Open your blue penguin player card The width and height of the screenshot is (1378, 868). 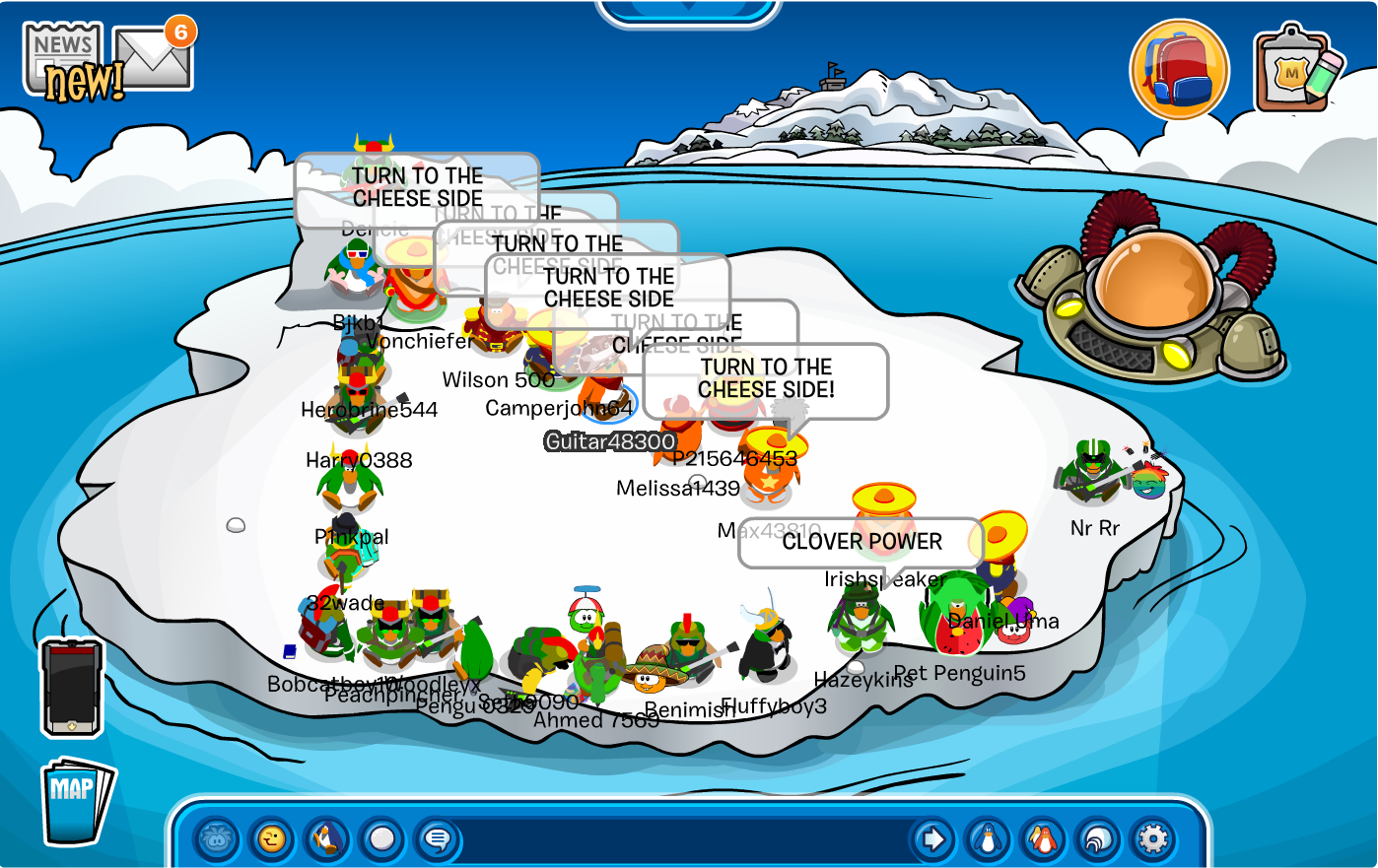coord(988,839)
